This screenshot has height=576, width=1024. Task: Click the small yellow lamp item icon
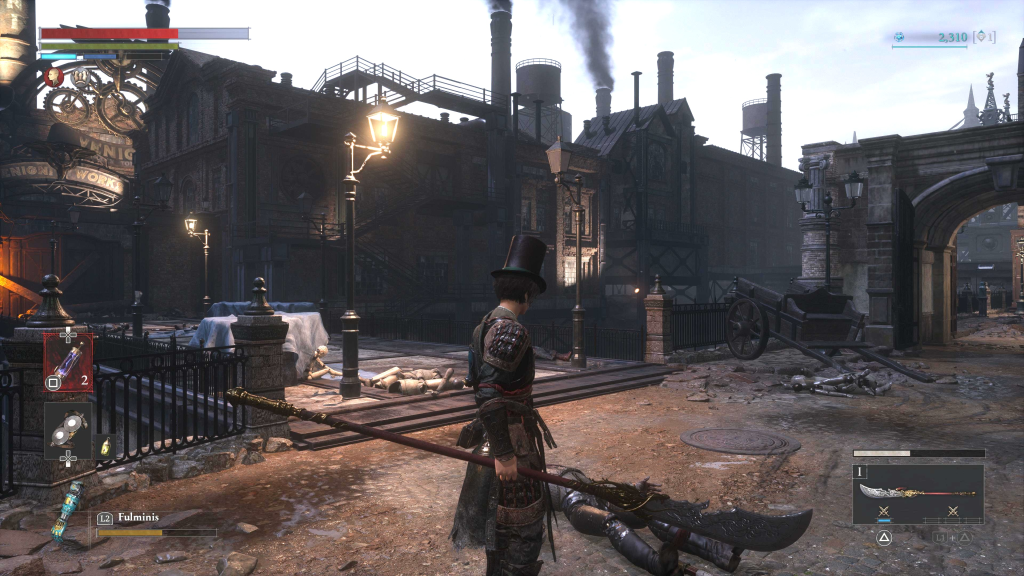point(105,446)
